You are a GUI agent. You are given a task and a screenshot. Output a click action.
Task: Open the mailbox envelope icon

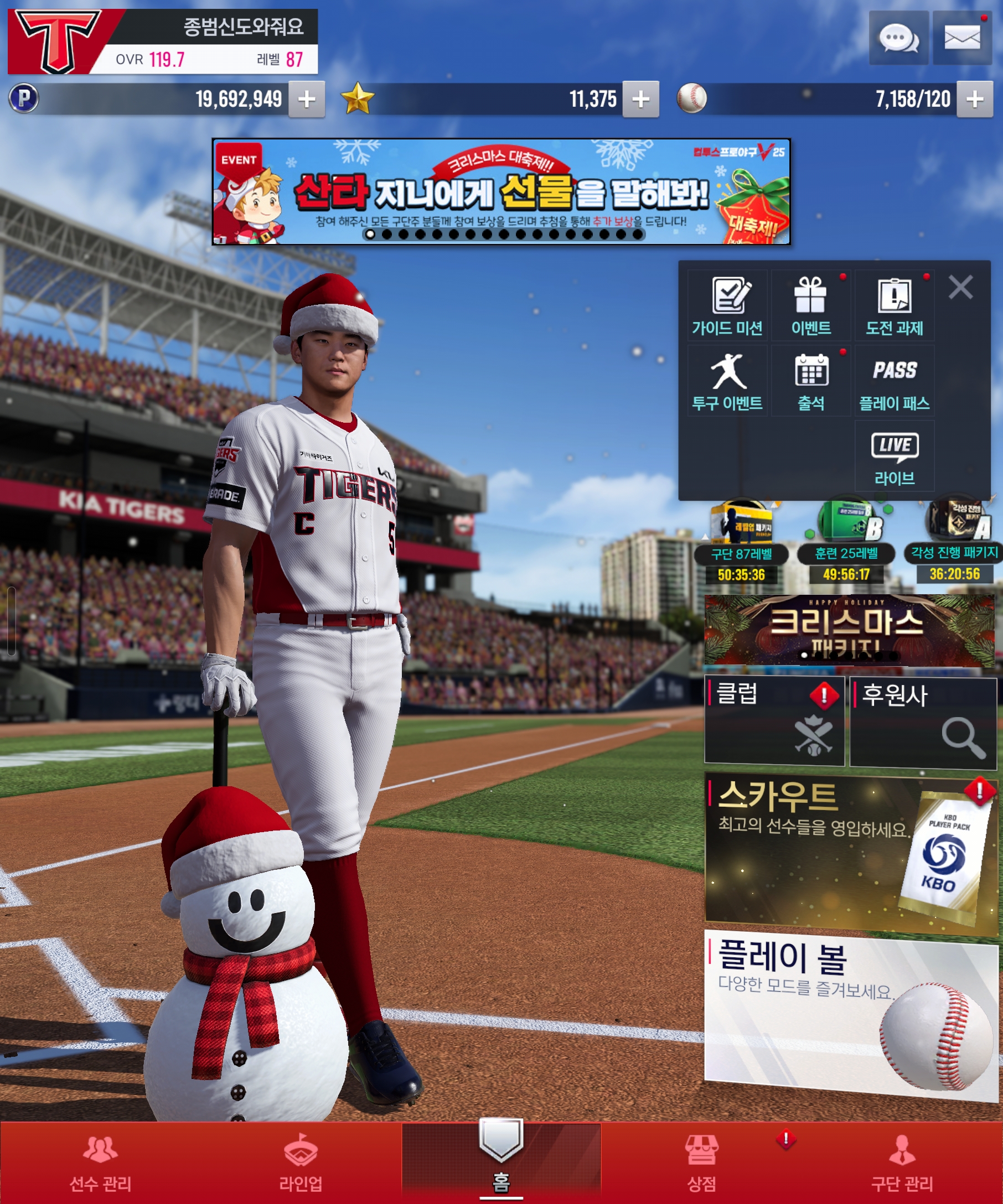961,38
